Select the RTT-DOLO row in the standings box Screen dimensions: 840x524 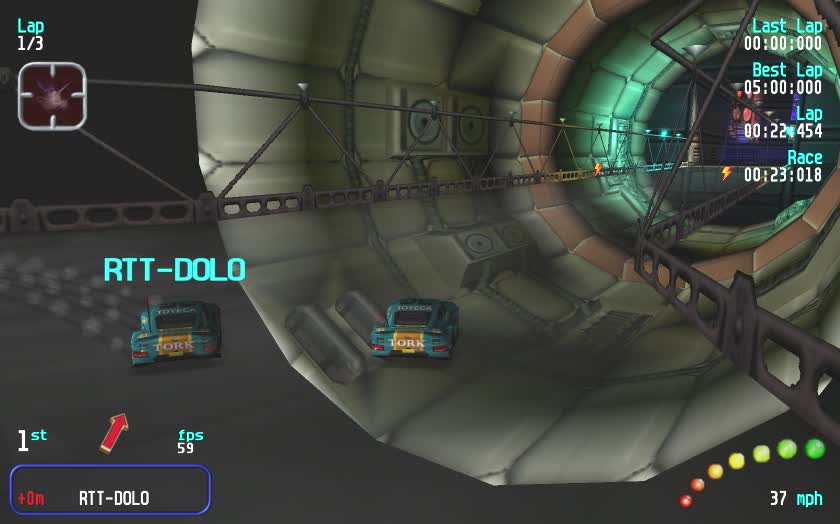tap(110, 497)
